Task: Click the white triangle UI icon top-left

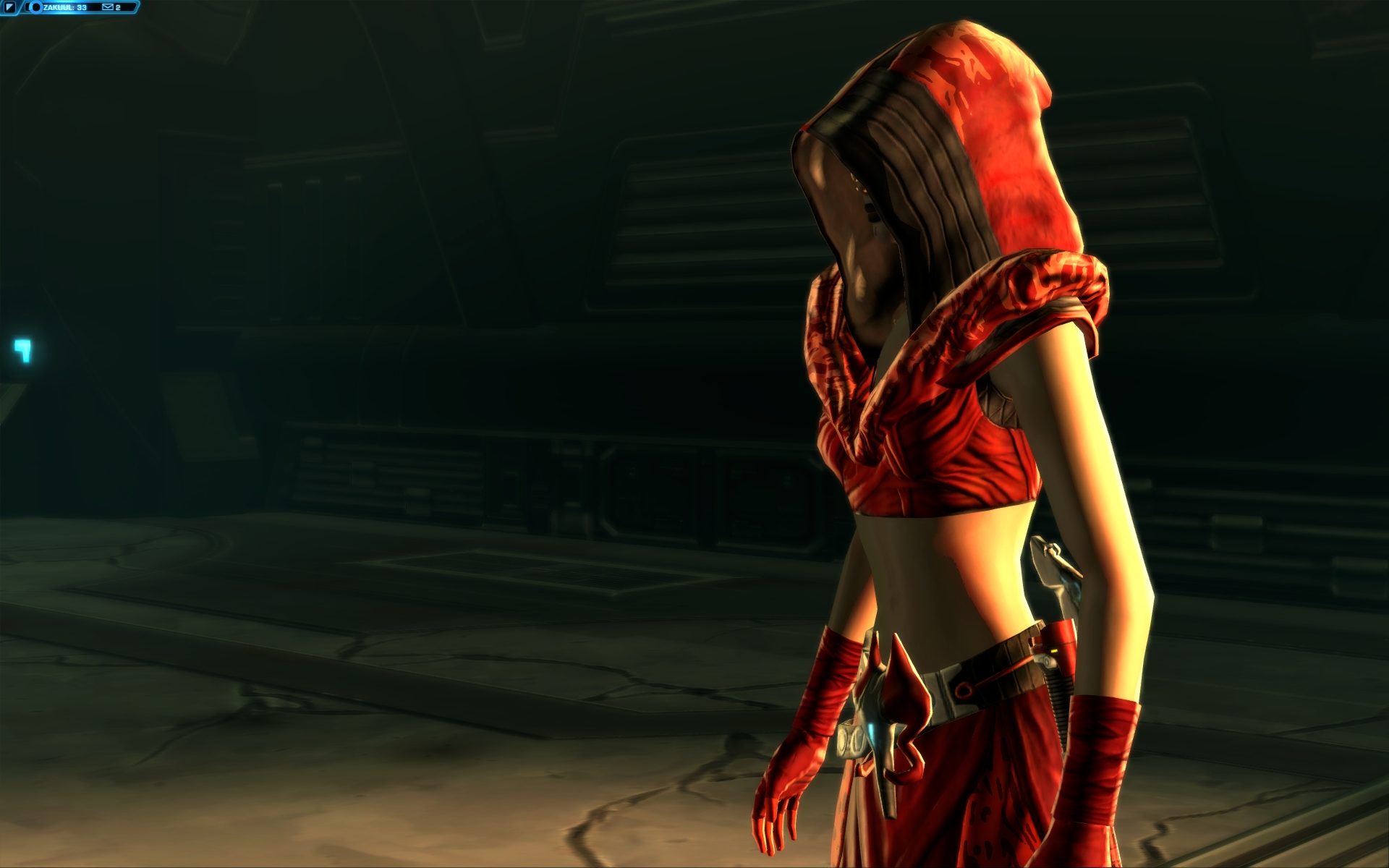Action: [x=10, y=7]
